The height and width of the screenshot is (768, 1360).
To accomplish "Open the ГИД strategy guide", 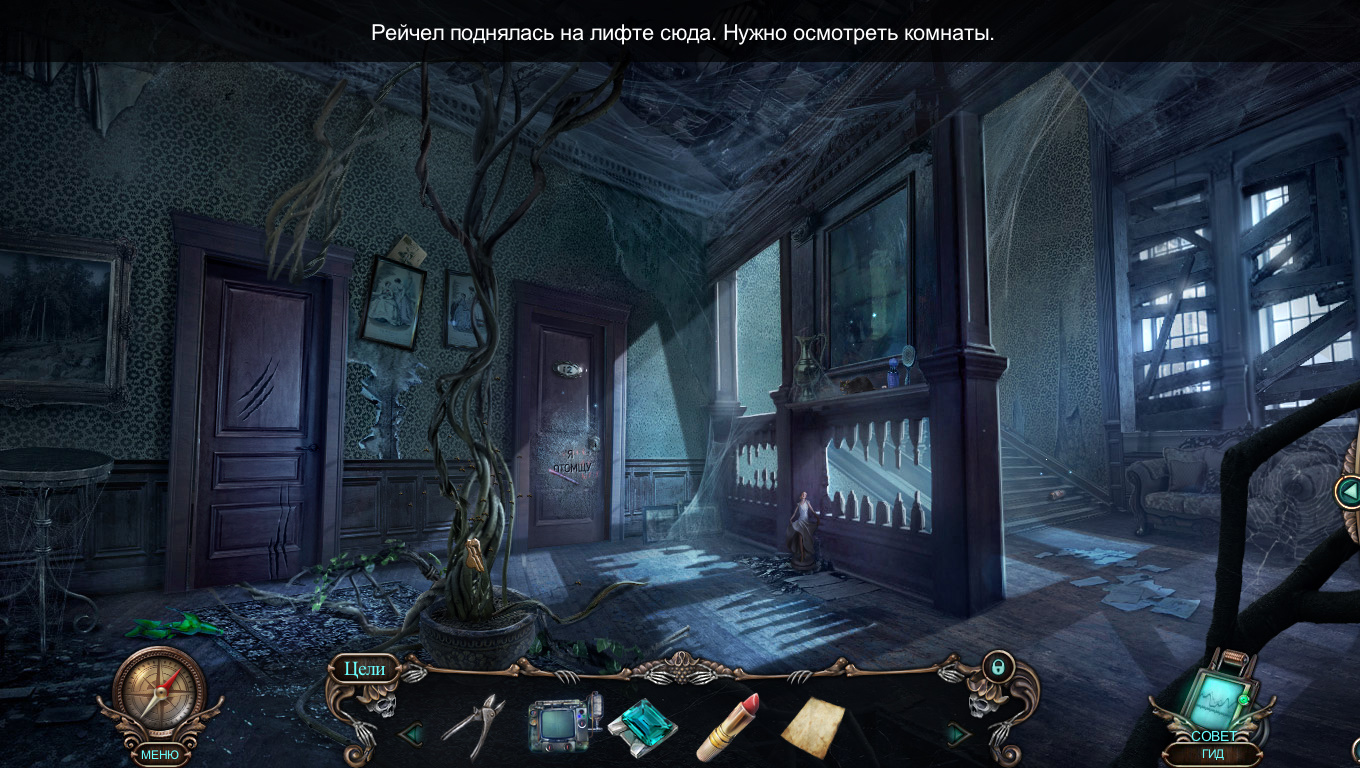I will pyautogui.click(x=1213, y=754).
